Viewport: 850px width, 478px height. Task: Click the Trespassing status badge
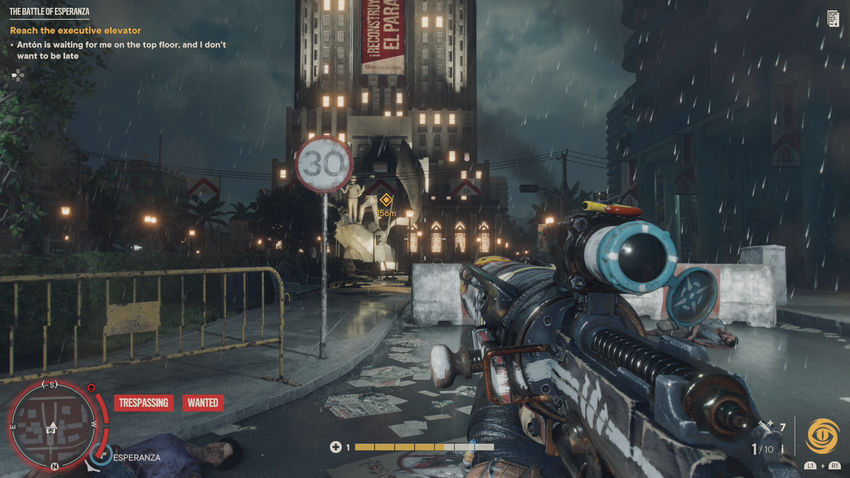pyautogui.click(x=143, y=403)
